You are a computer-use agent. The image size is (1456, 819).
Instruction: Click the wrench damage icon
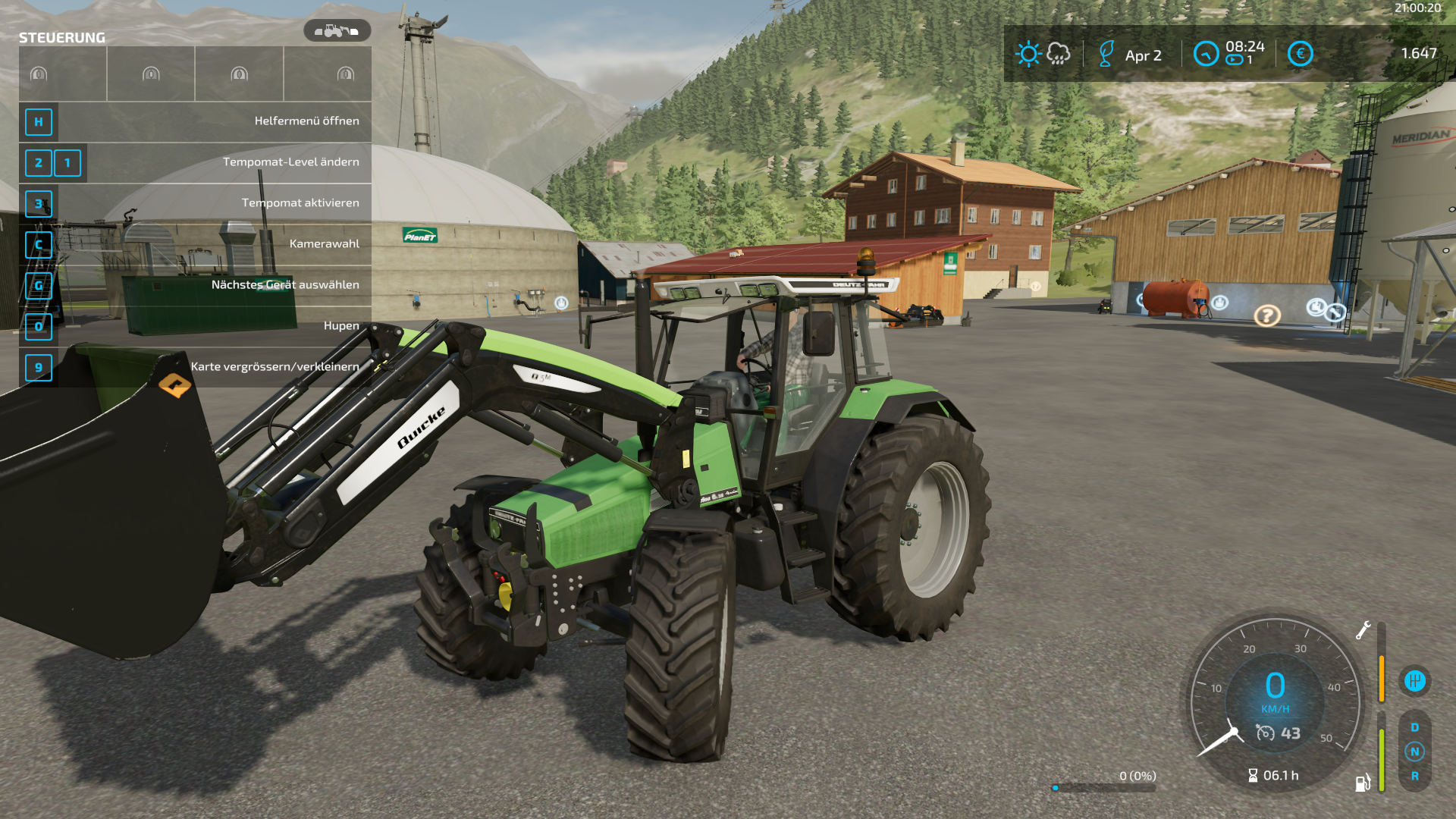coord(1363,630)
